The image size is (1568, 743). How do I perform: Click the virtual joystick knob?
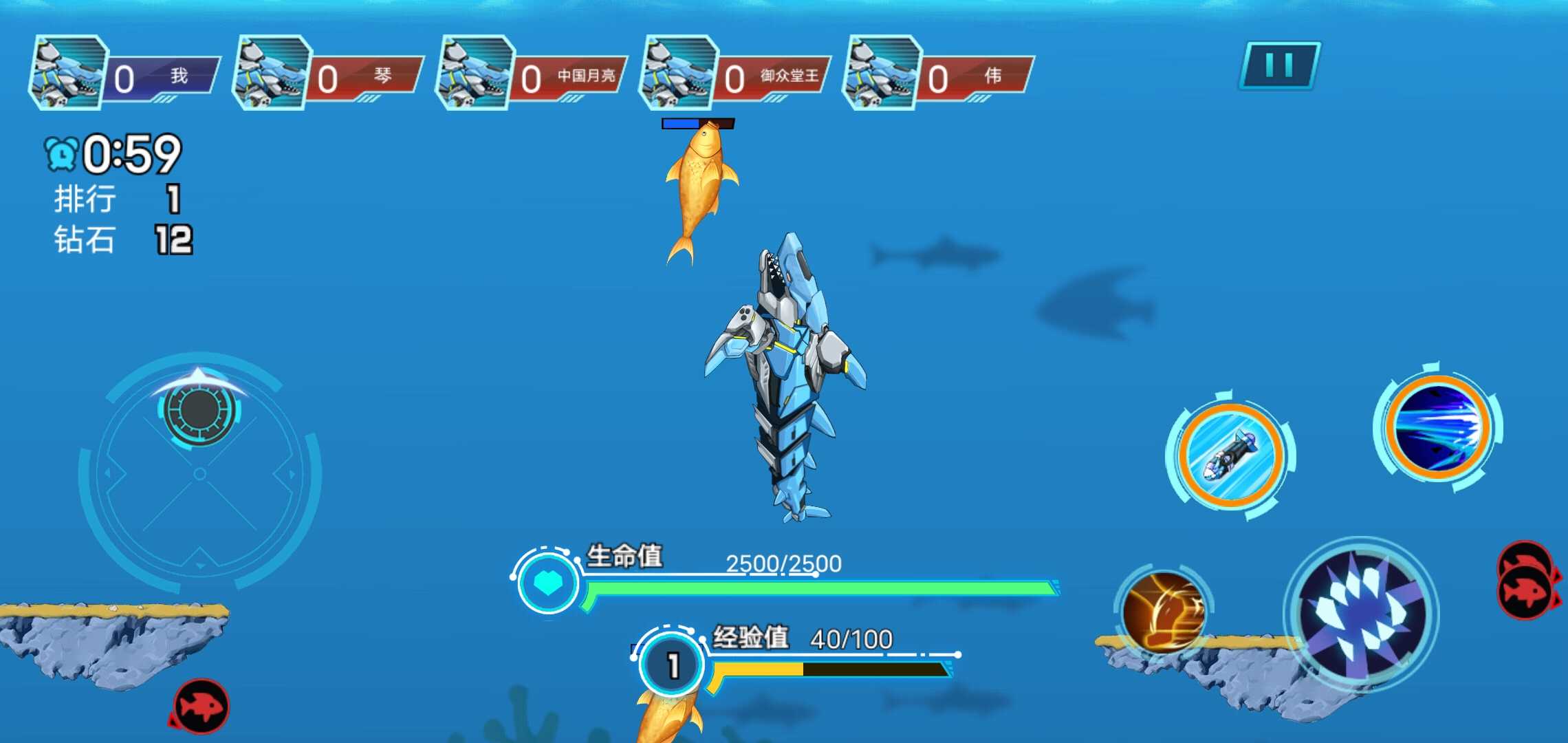[x=199, y=410]
